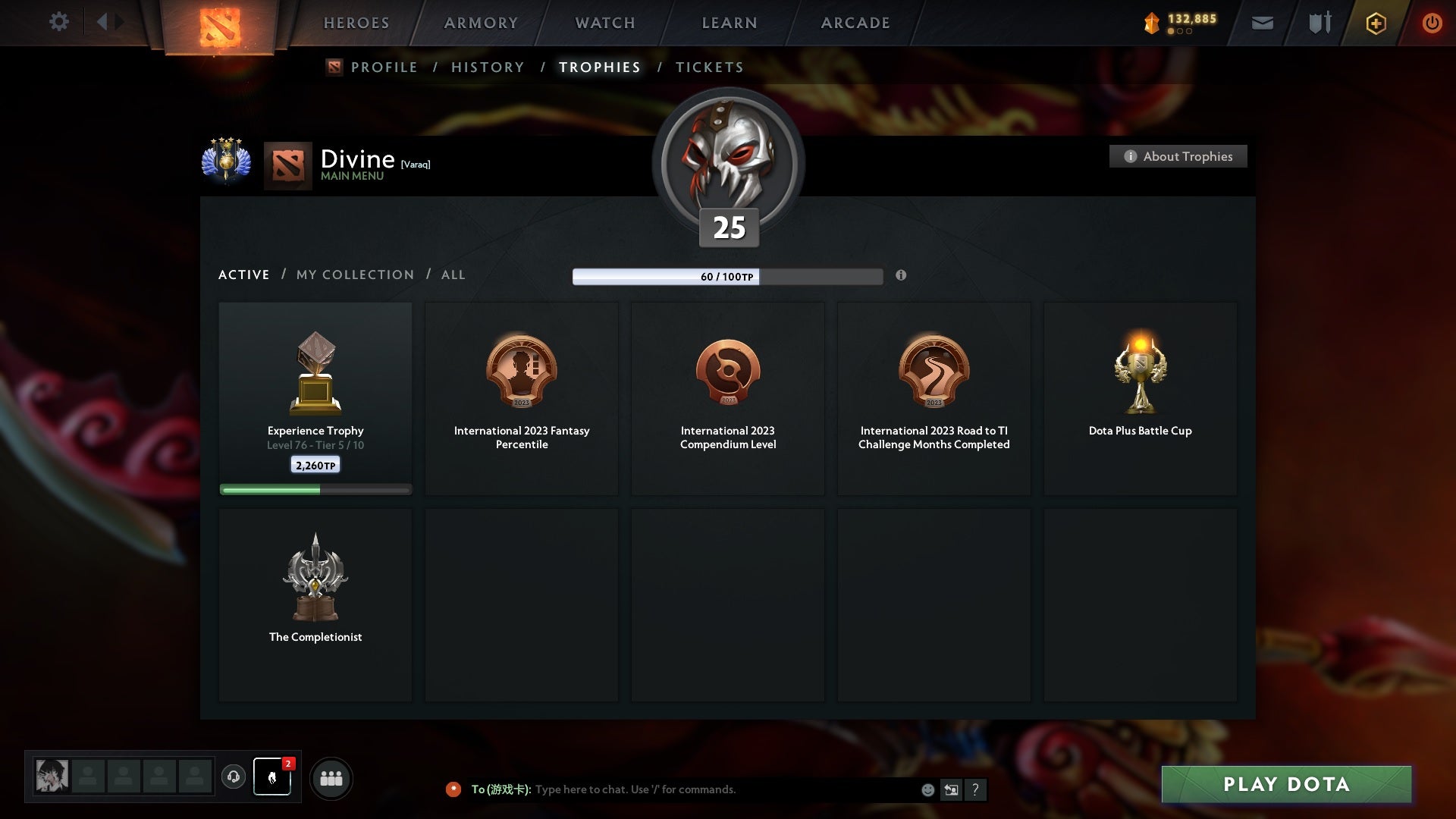The width and height of the screenshot is (1456, 819).
Task: Click the shield and sword Battle Pass icon
Action: (1319, 23)
